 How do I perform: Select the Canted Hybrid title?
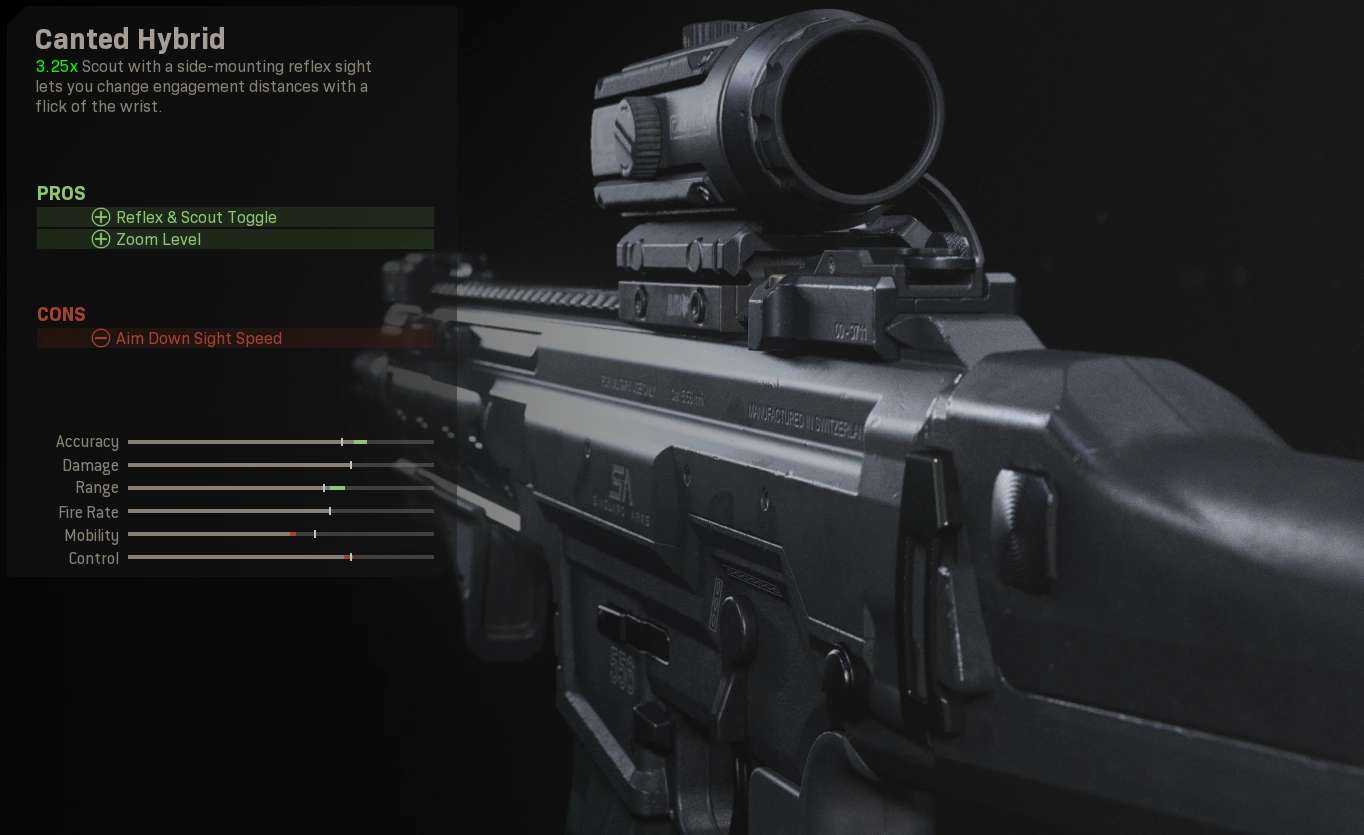coord(130,39)
